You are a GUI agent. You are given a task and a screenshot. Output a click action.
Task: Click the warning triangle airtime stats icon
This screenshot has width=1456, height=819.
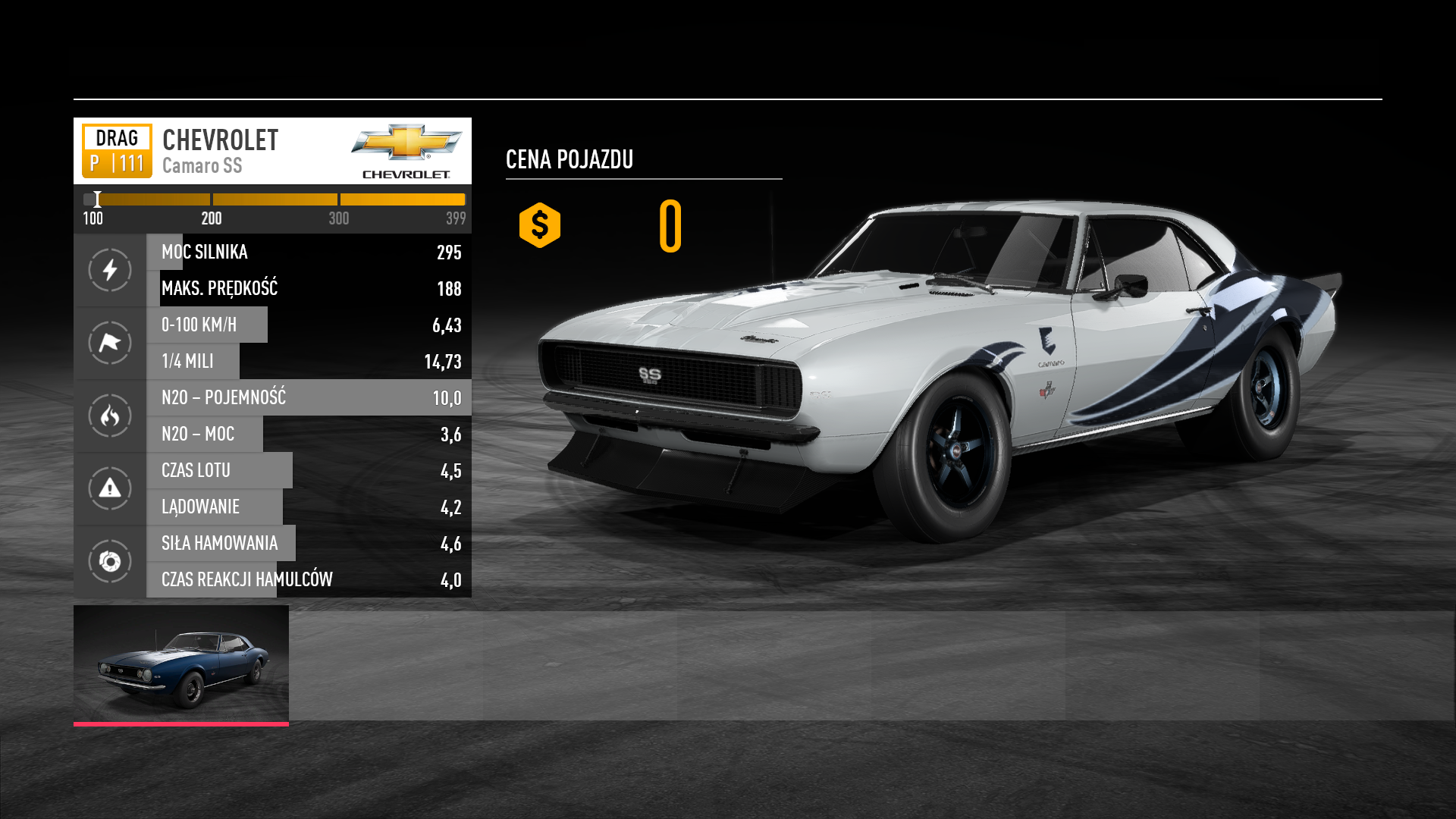(110, 488)
